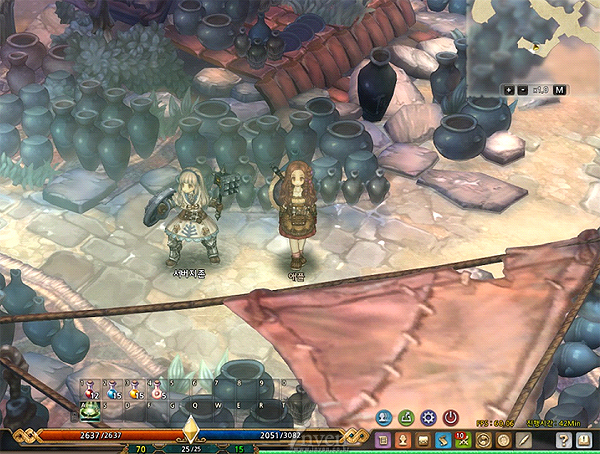
Task: Open the feather quill menu icon
Action: click(525, 439)
